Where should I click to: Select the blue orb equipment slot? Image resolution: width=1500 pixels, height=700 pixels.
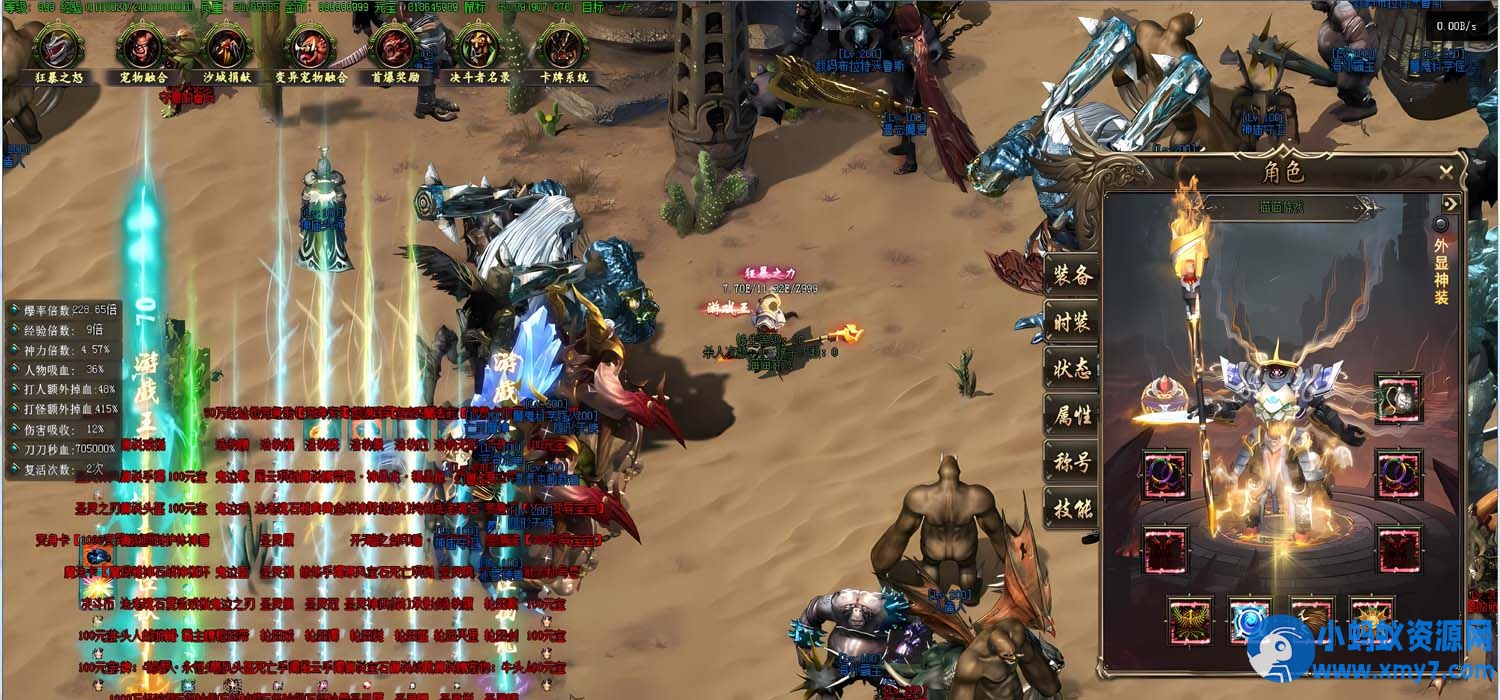[x=1250, y=621]
